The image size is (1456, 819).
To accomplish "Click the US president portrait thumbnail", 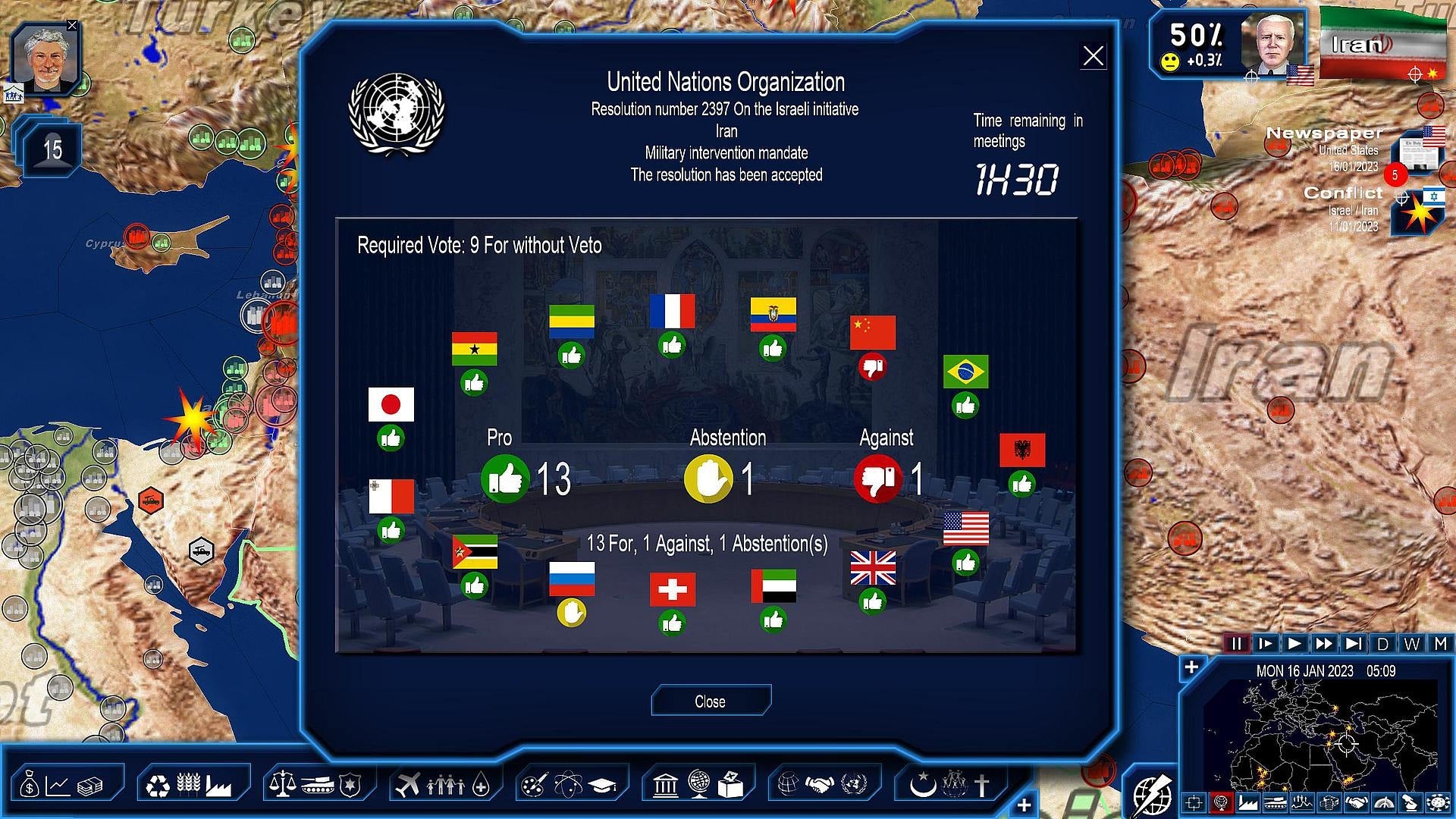I will 1269,45.
